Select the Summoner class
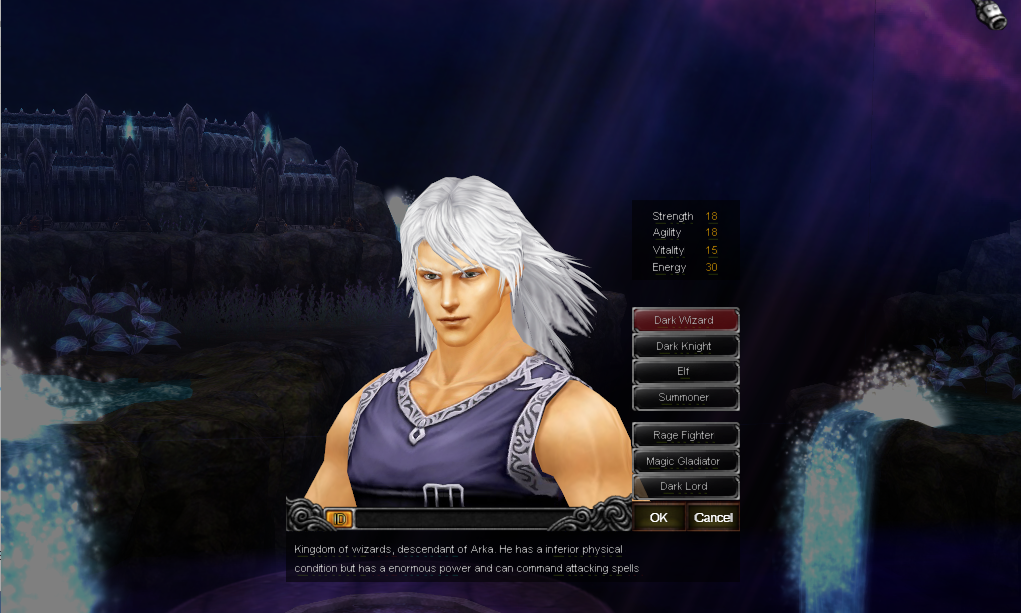 pos(685,398)
